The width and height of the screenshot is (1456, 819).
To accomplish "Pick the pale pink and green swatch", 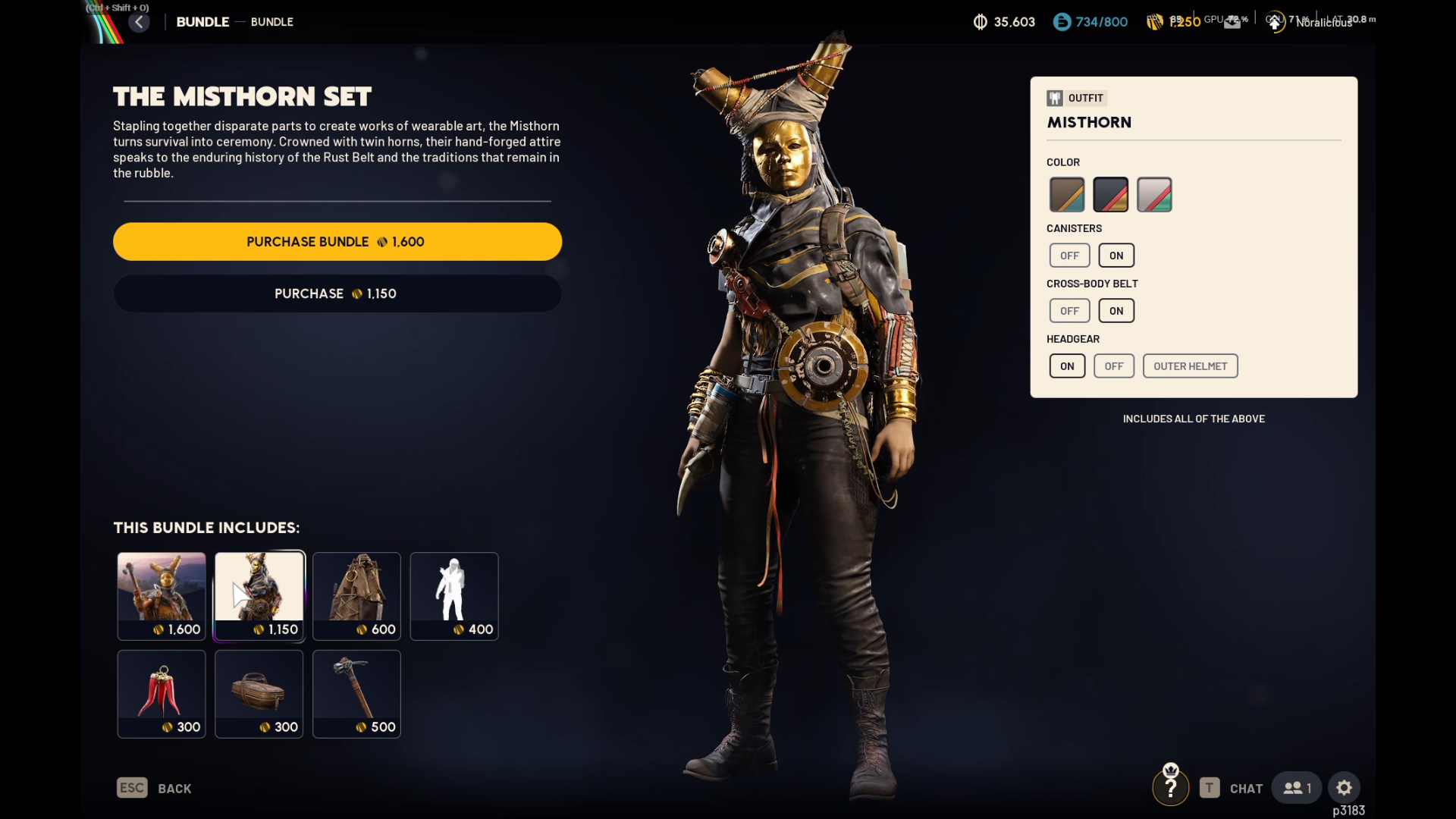I will (x=1154, y=195).
